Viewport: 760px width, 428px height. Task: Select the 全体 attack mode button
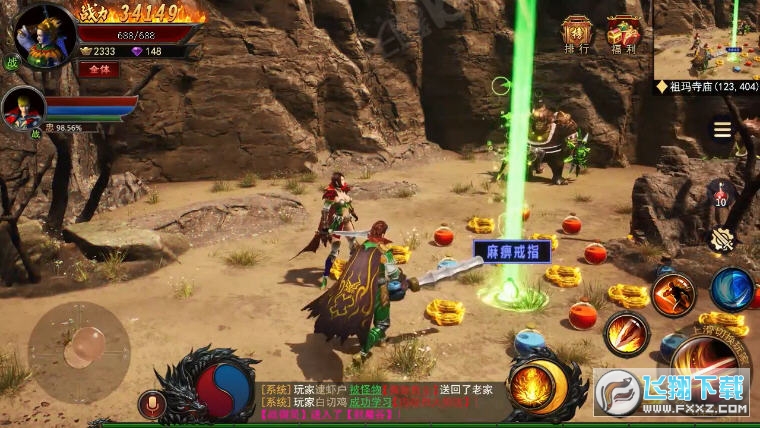pos(98,70)
